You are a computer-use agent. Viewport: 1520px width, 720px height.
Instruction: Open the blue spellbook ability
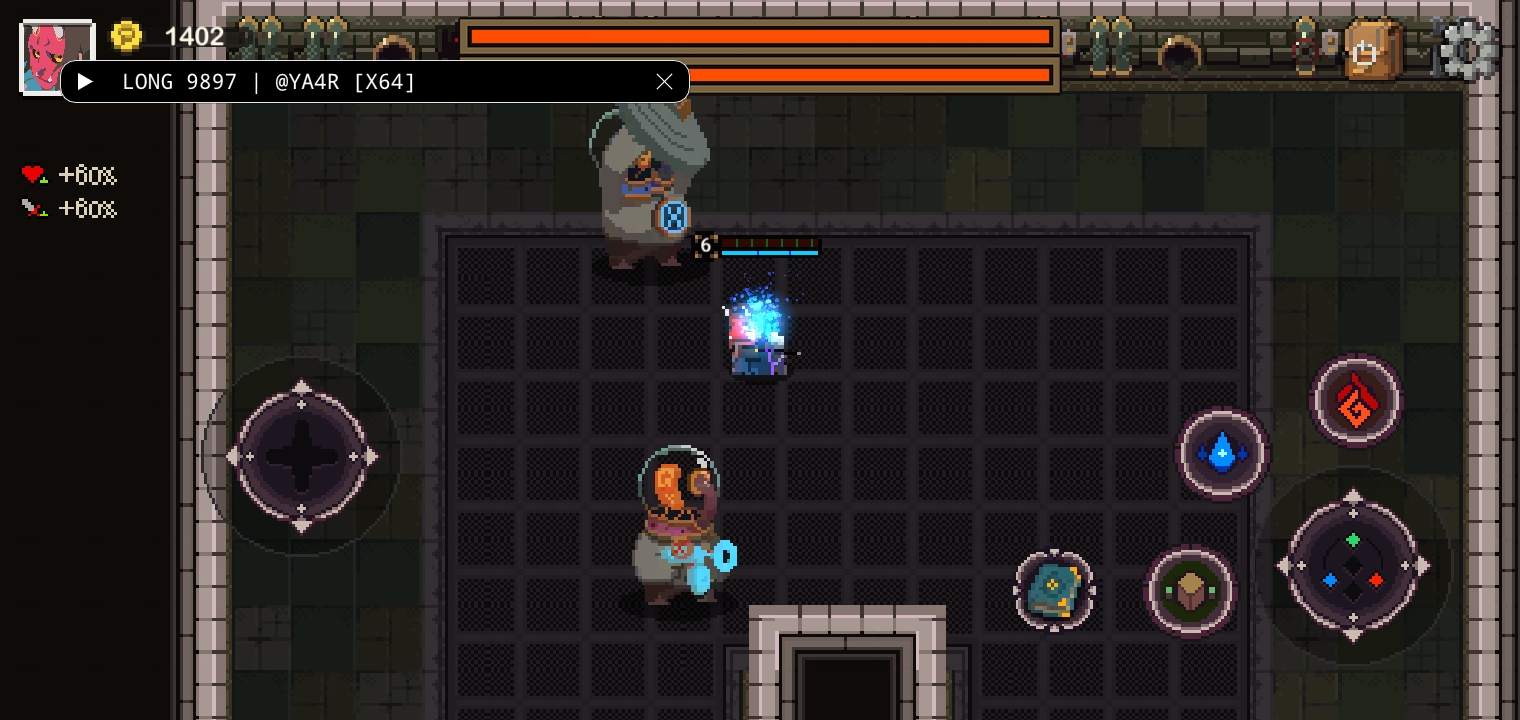(x=1055, y=590)
